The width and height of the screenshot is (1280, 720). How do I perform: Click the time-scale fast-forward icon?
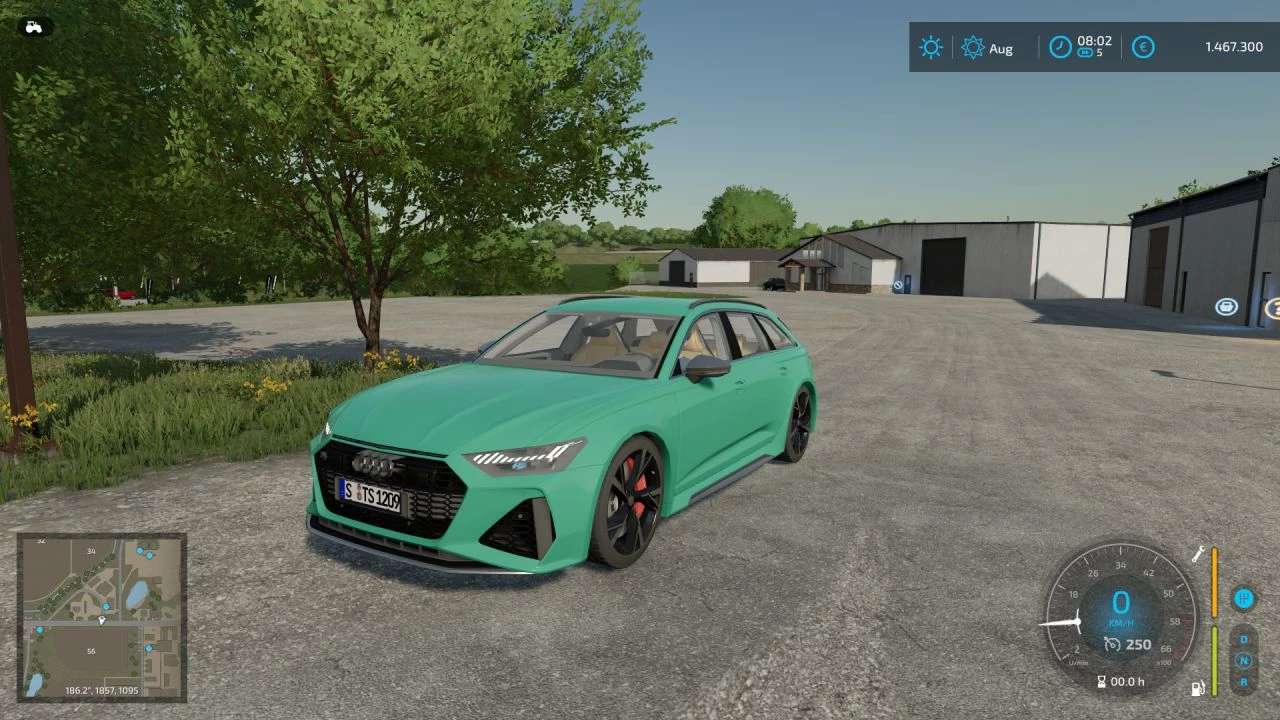(1085, 53)
